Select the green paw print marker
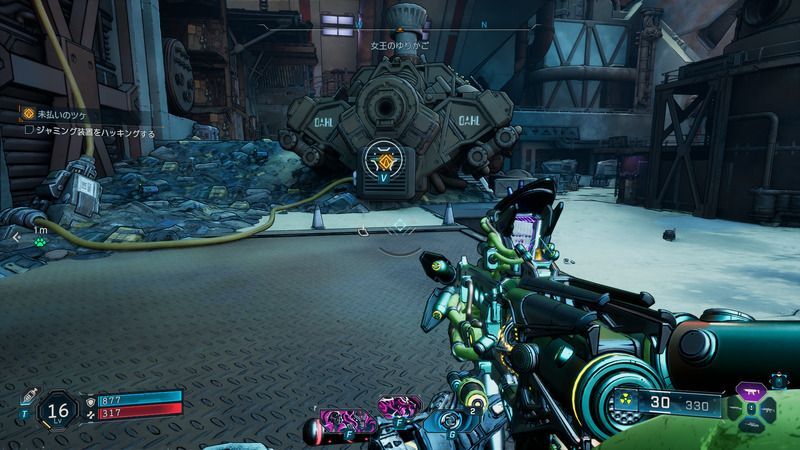The image size is (800, 450). 41,241
